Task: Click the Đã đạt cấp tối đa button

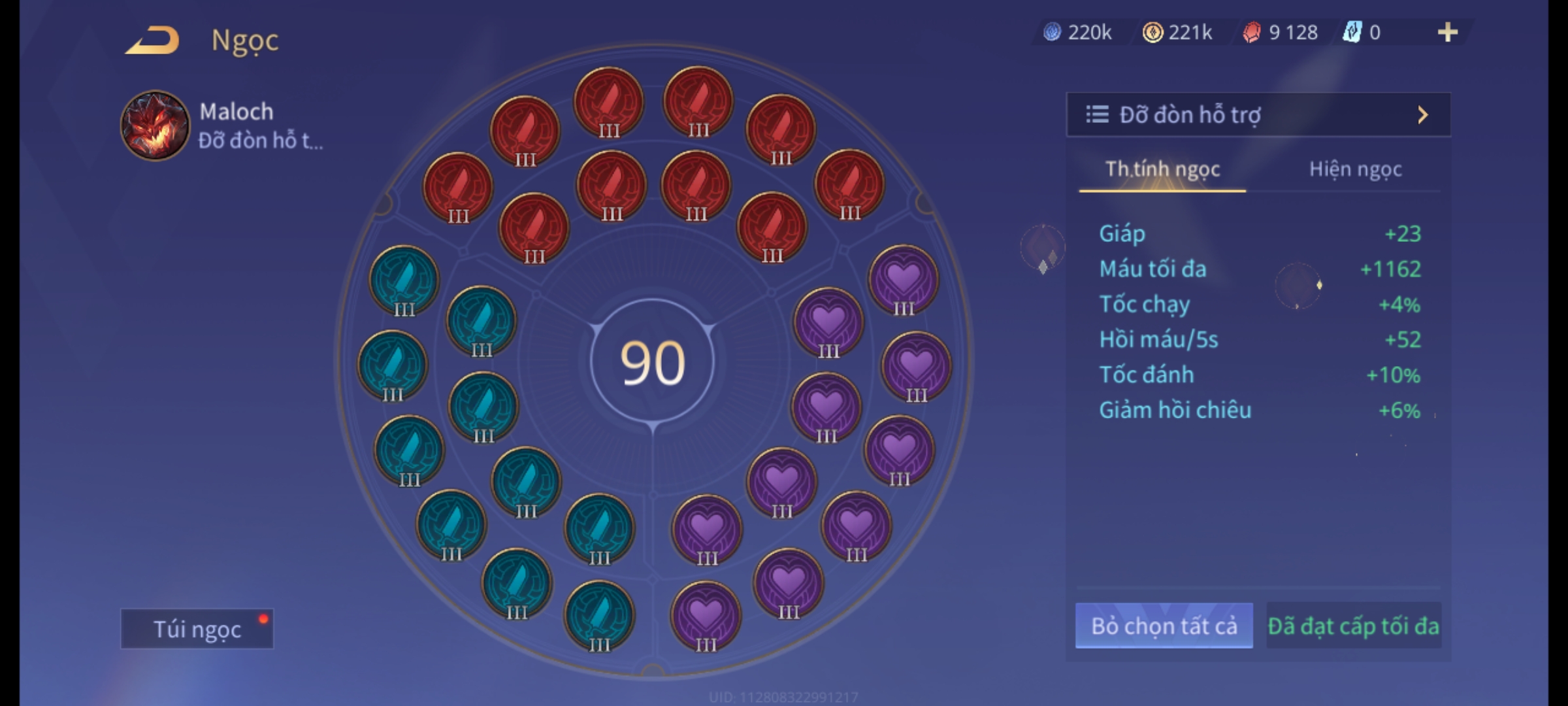Action: tap(1353, 626)
